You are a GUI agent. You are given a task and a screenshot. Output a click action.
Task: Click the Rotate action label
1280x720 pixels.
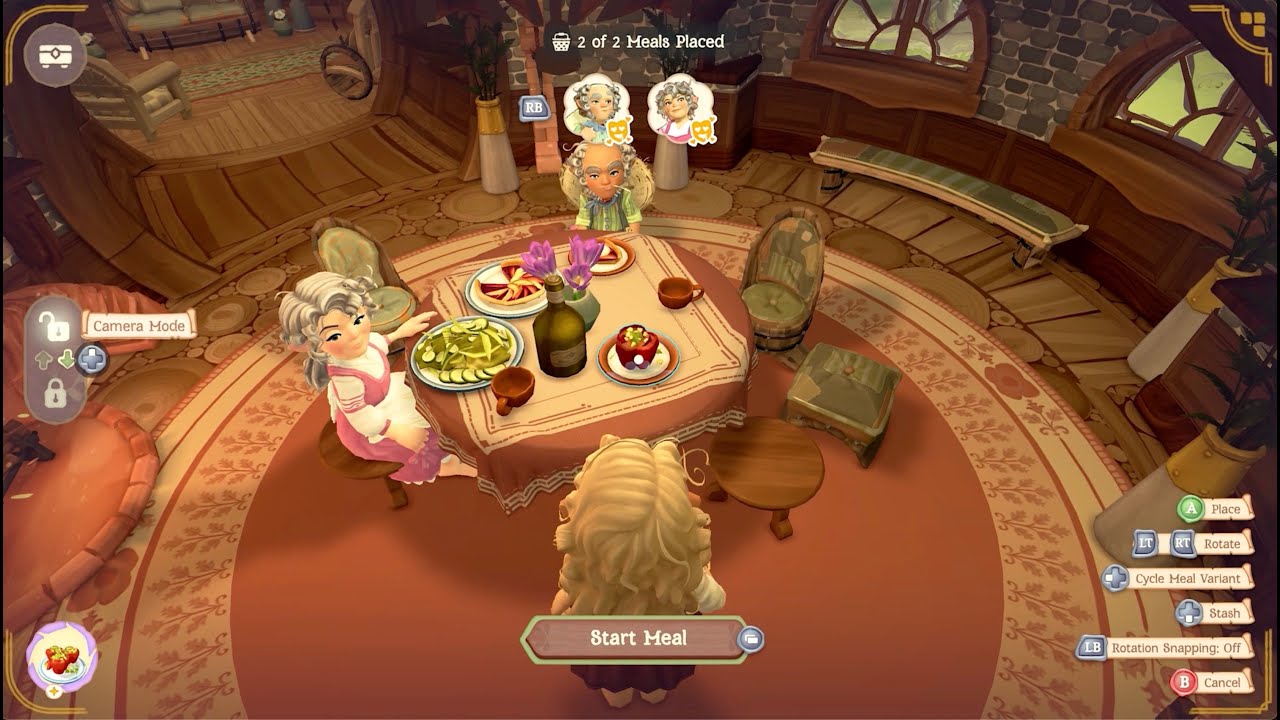1221,544
